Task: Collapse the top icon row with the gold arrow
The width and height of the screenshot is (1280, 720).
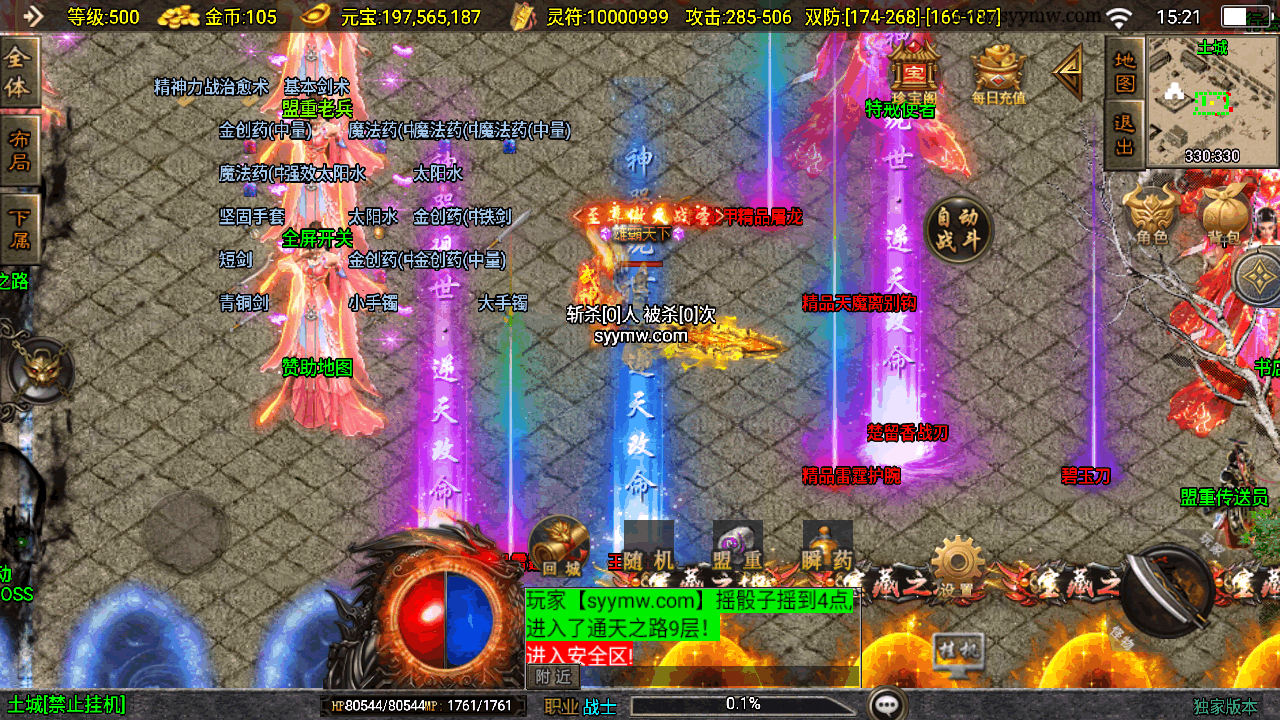Action: pyautogui.click(x=1068, y=71)
